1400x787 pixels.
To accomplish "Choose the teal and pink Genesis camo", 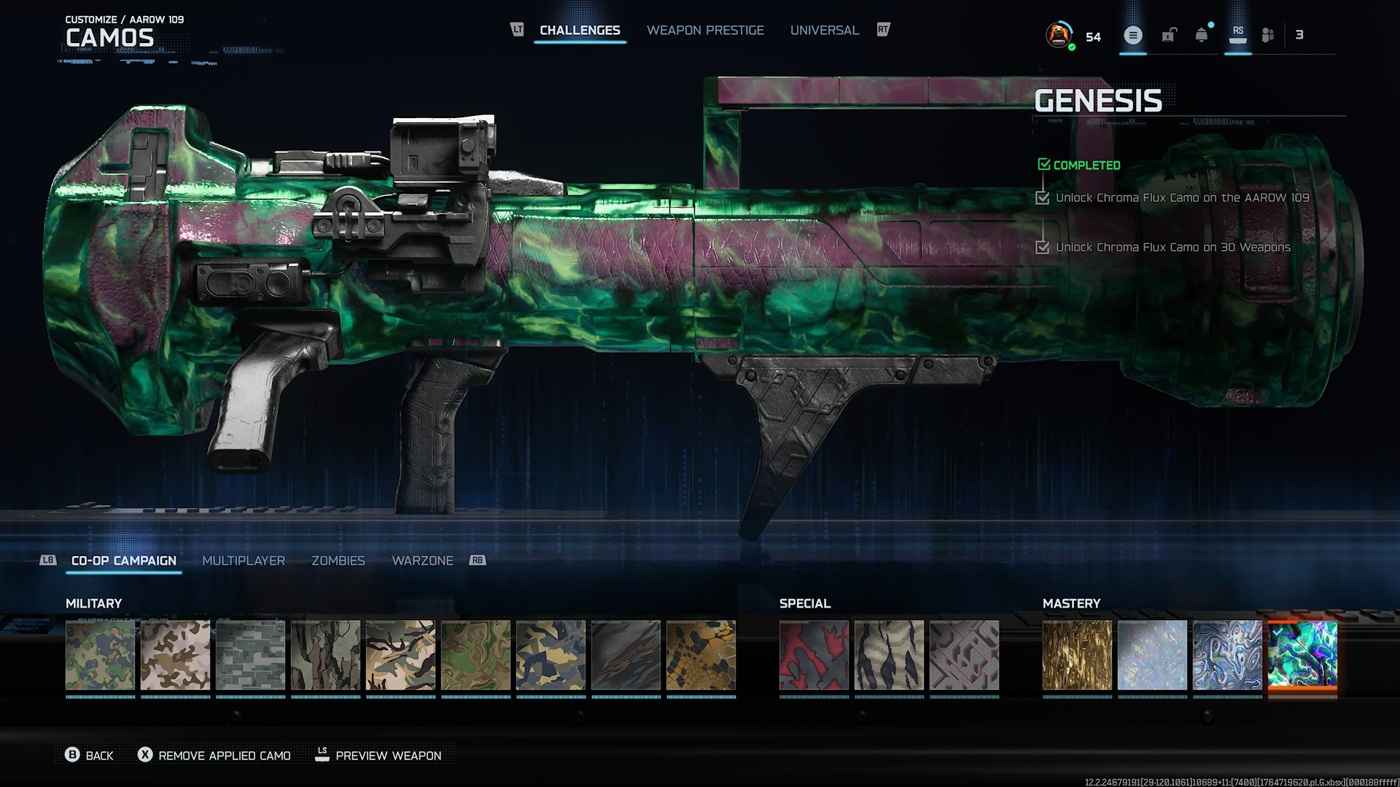I will point(1302,655).
